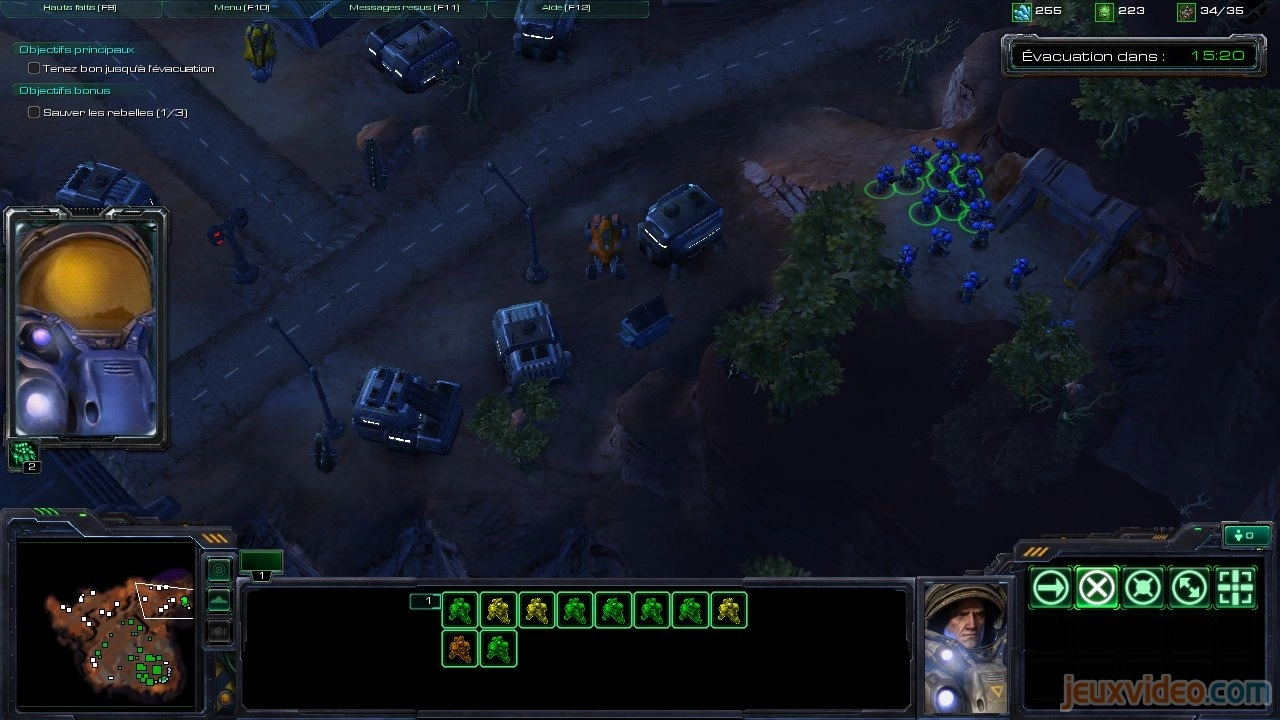
Task: Open Messages reçus (F11)
Action: (404, 8)
